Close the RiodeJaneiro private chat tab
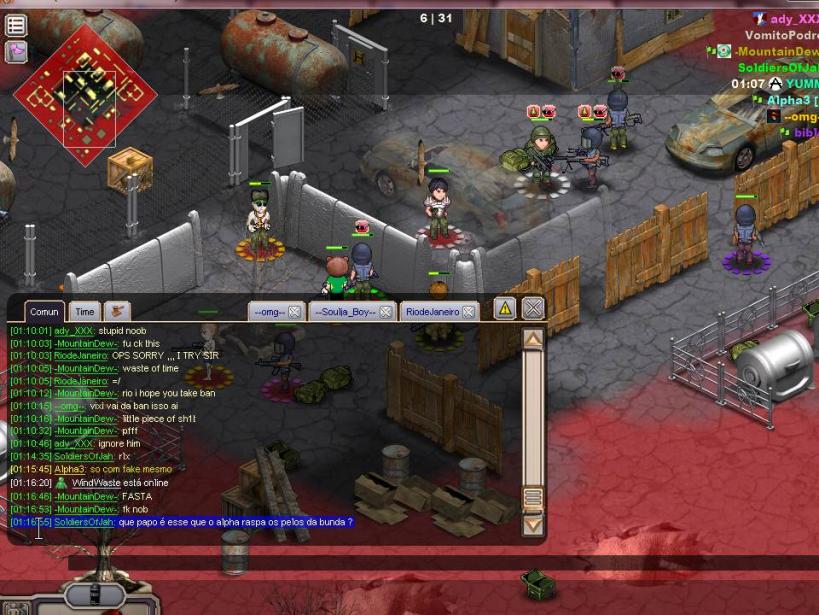 tap(469, 312)
